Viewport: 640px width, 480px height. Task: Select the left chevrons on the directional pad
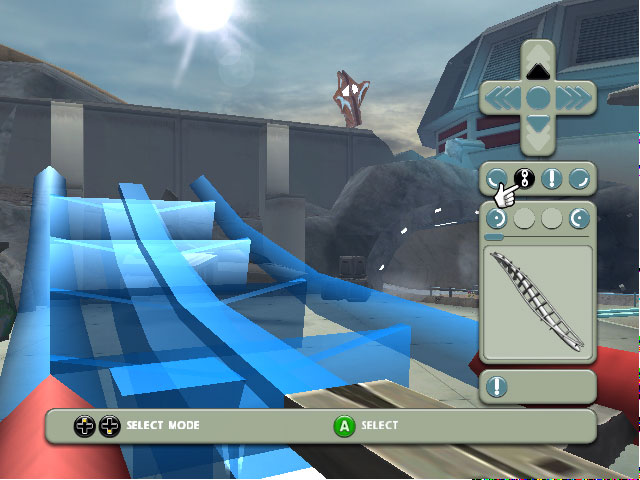(x=504, y=97)
